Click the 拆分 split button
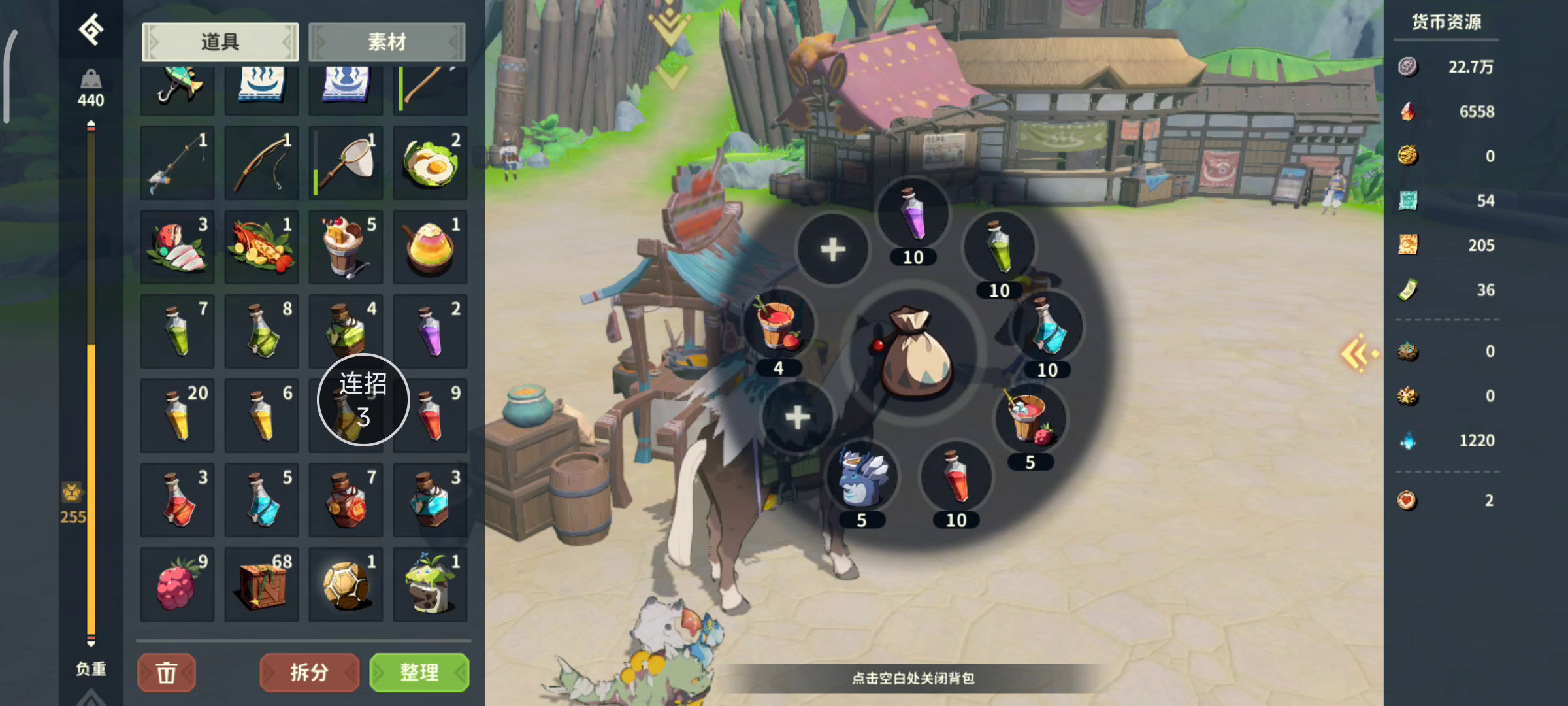The width and height of the screenshot is (1568, 706). point(309,672)
